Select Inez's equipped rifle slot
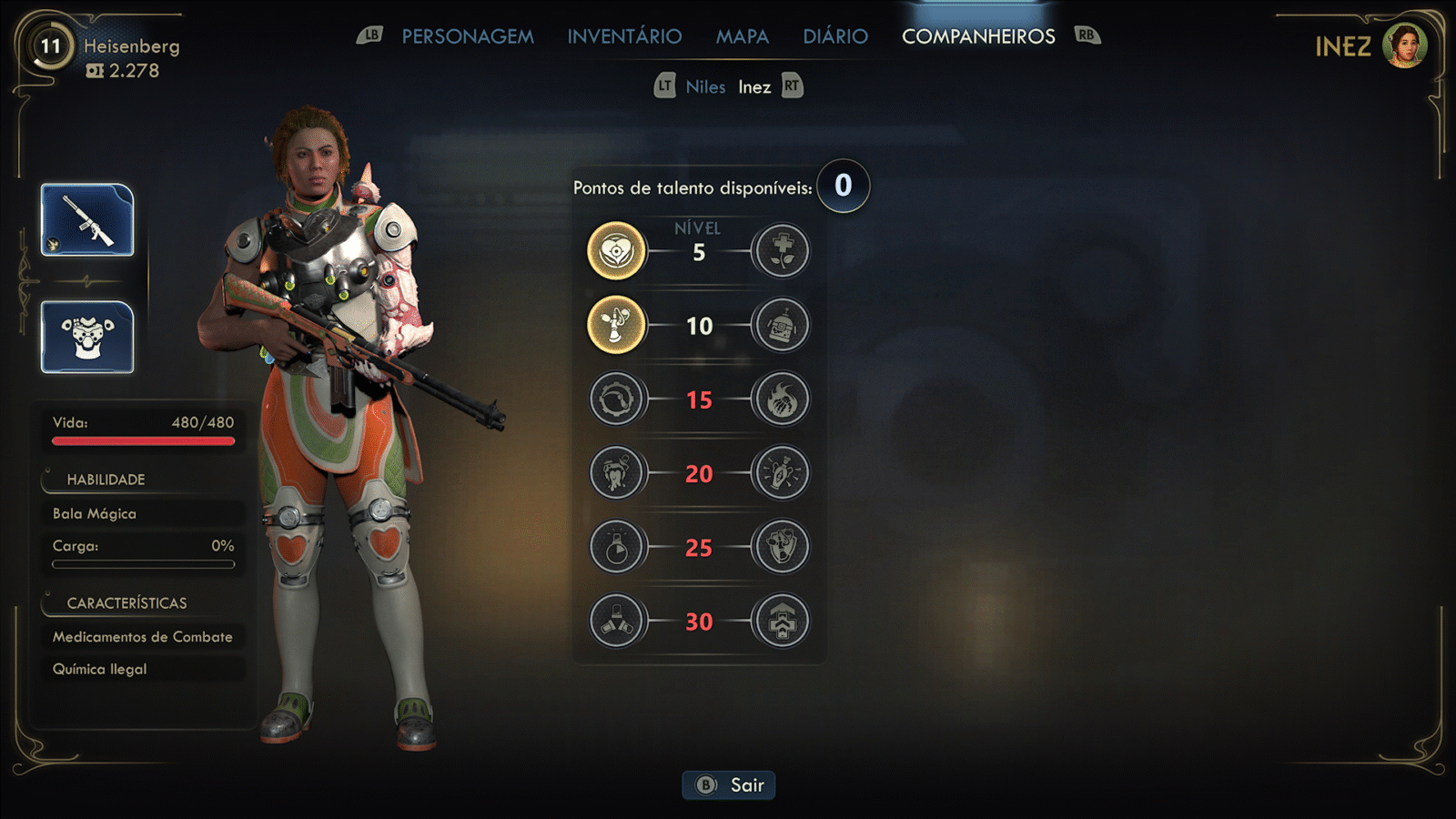Image resolution: width=1456 pixels, height=819 pixels. click(87, 221)
